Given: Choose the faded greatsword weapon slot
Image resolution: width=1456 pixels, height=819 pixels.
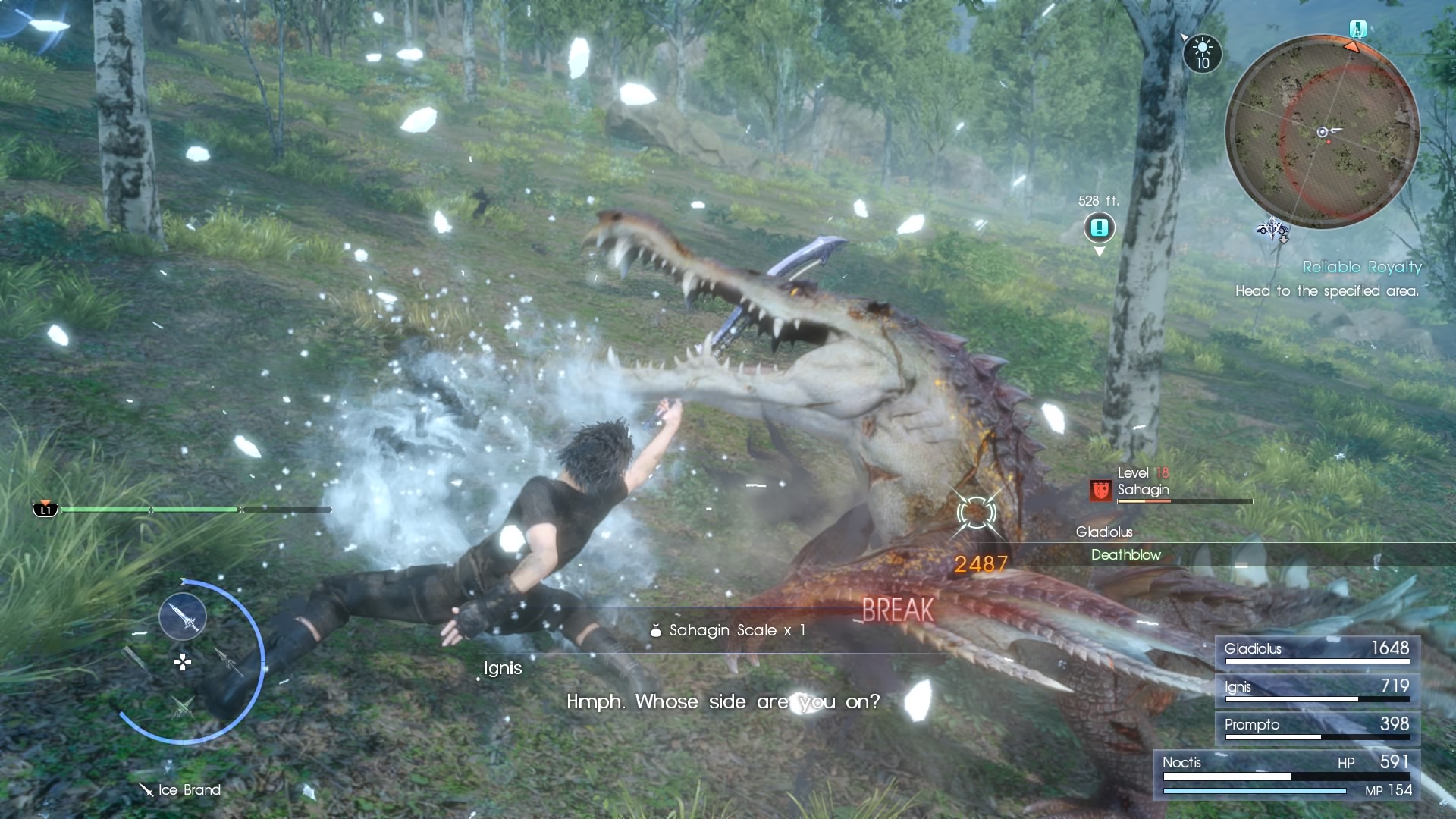Looking at the screenshot, I should pos(136,660).
